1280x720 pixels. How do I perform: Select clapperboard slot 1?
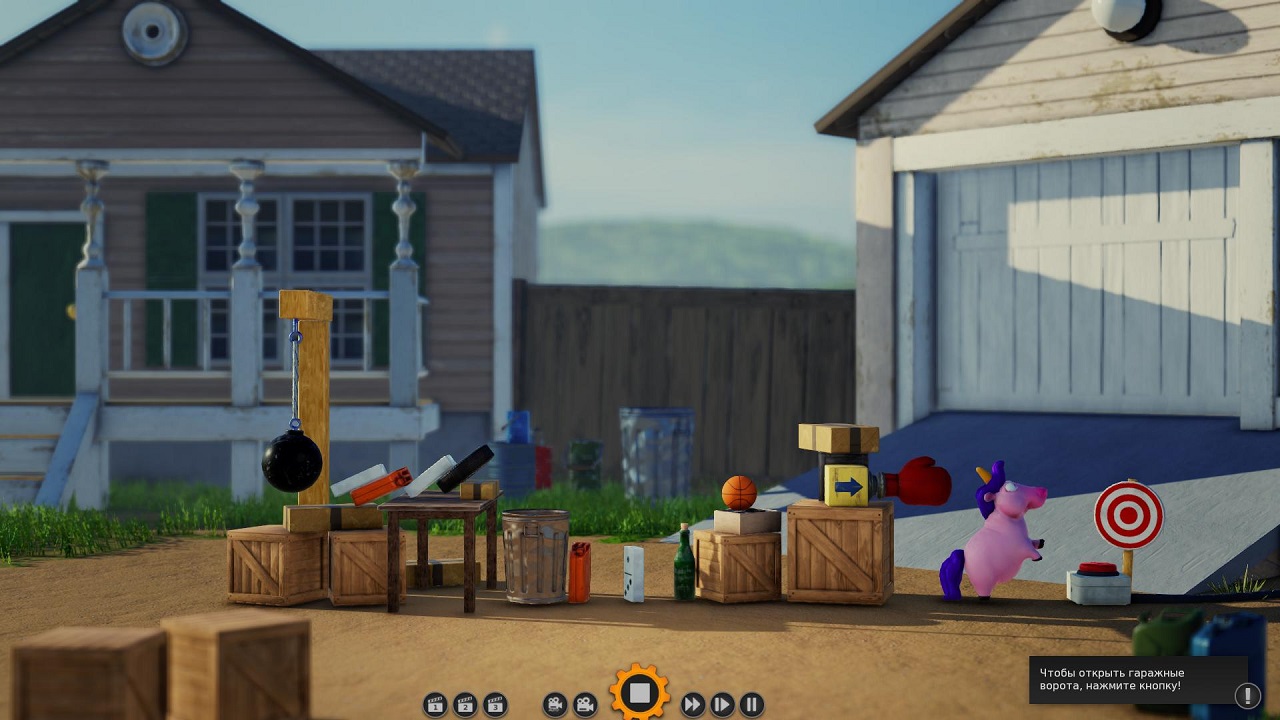(x=434, y=704)
